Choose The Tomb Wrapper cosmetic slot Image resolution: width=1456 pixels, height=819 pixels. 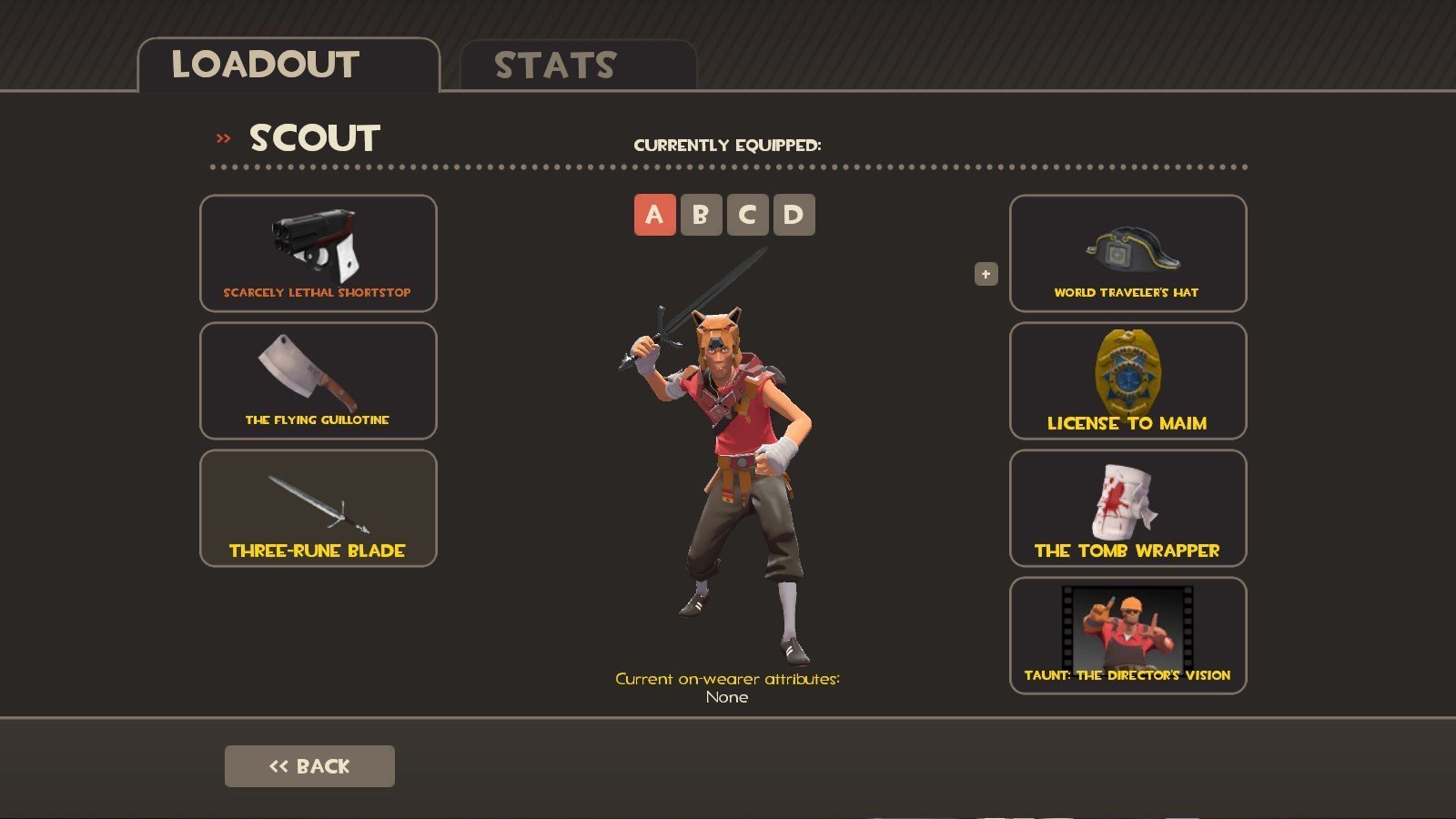click(1127, 508)
